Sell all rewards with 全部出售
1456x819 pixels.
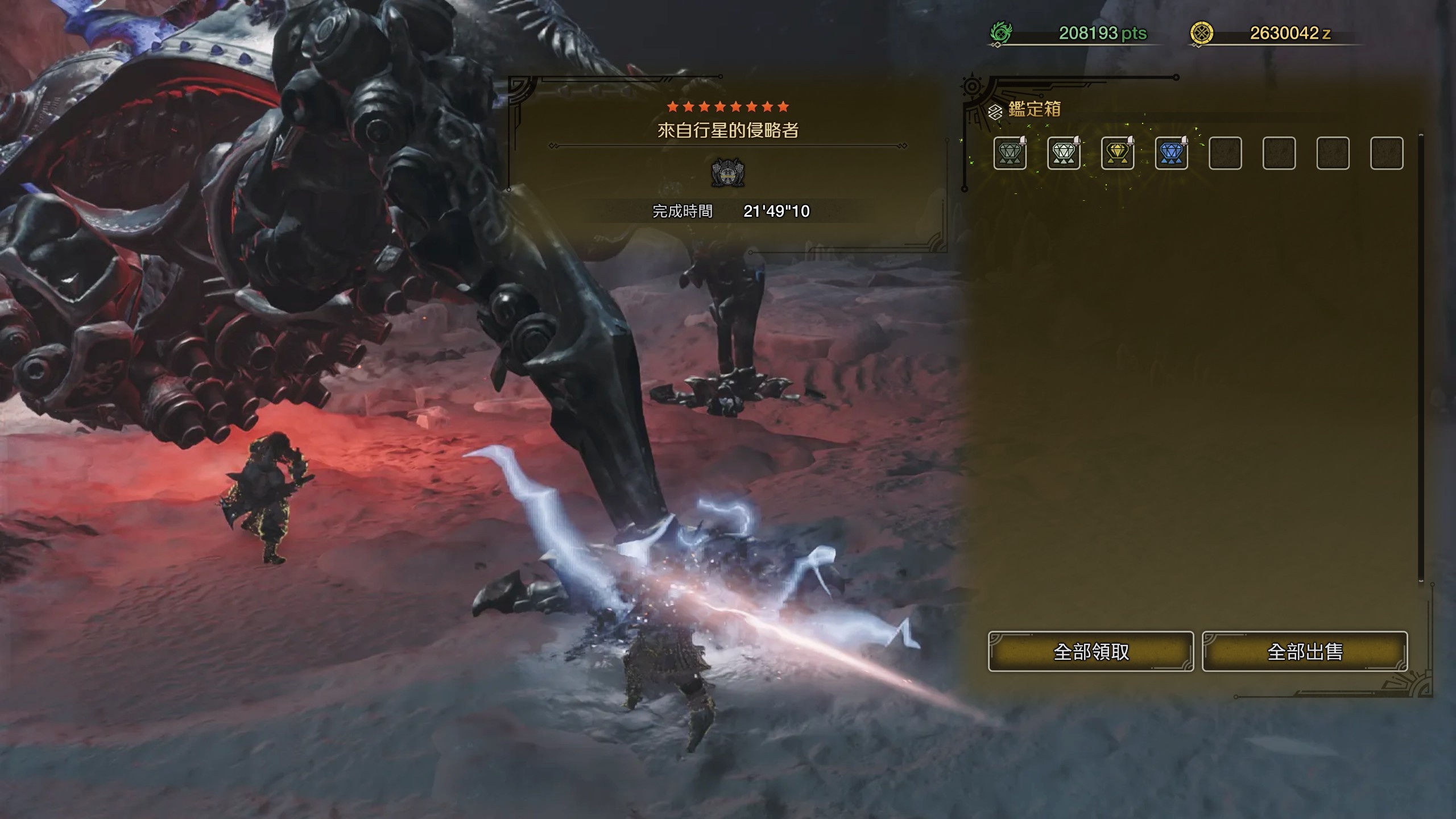1305,651
